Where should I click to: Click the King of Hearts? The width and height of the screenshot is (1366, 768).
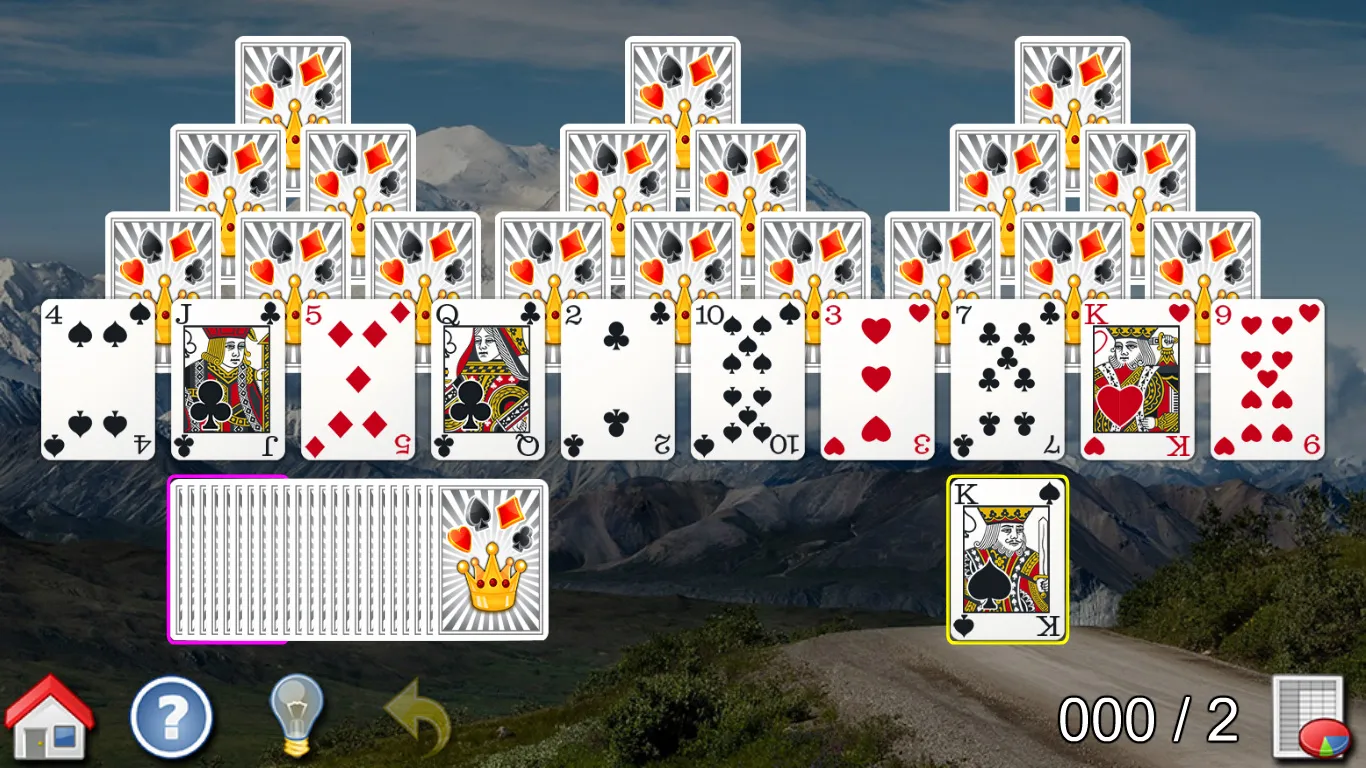[x=1137, y=380]
